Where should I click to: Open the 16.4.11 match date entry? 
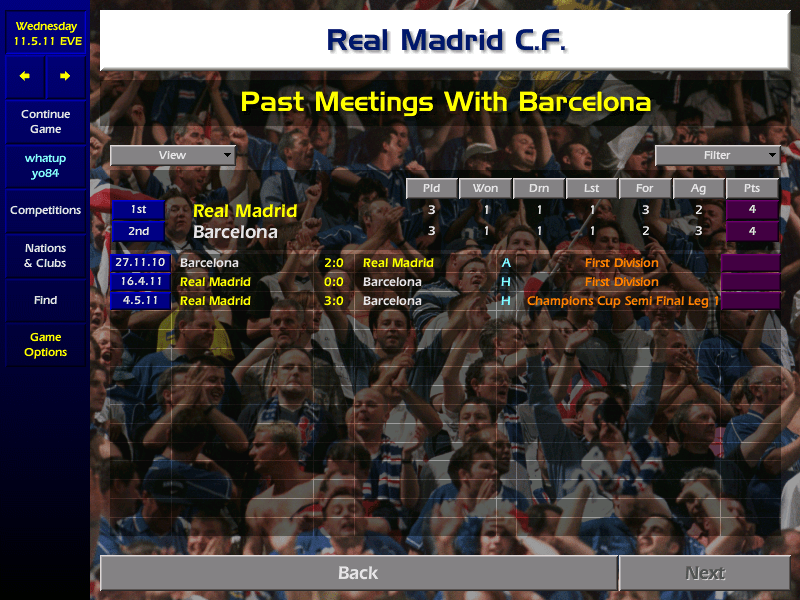(x=140, y=282)
